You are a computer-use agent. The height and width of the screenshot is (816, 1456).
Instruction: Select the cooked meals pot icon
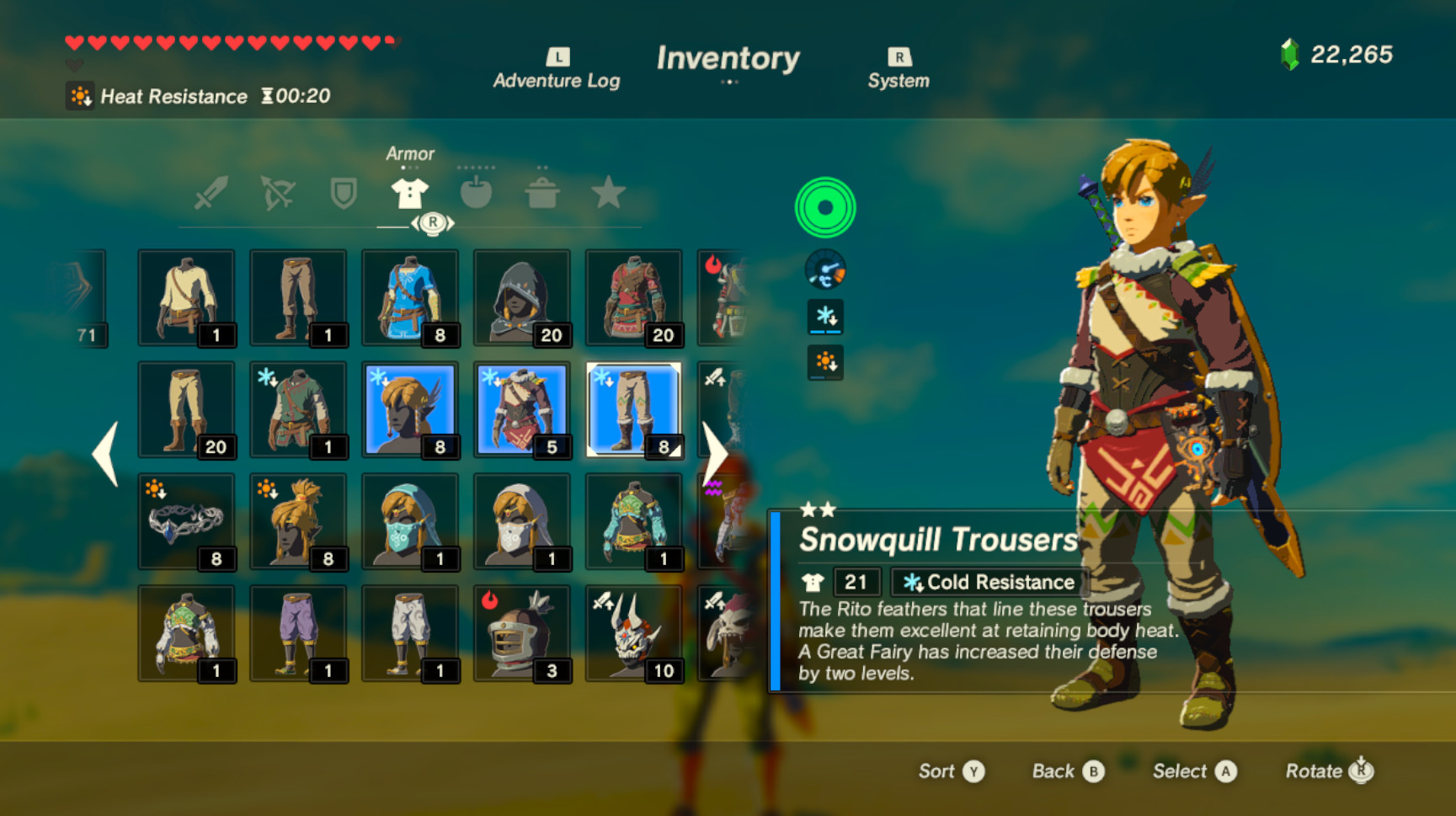click(x=543, y=192)
